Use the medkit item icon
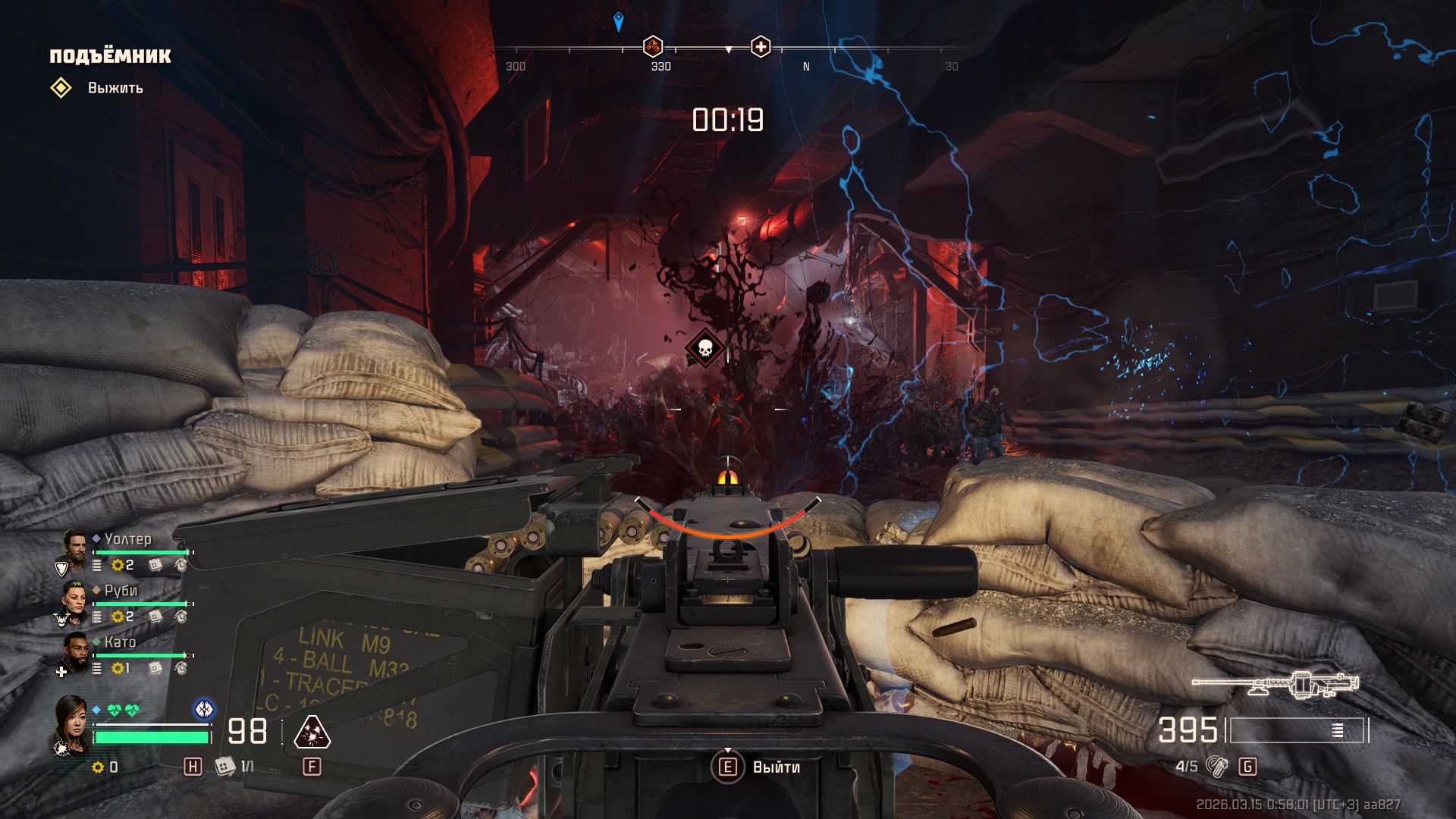 click(x=224, y=767)
